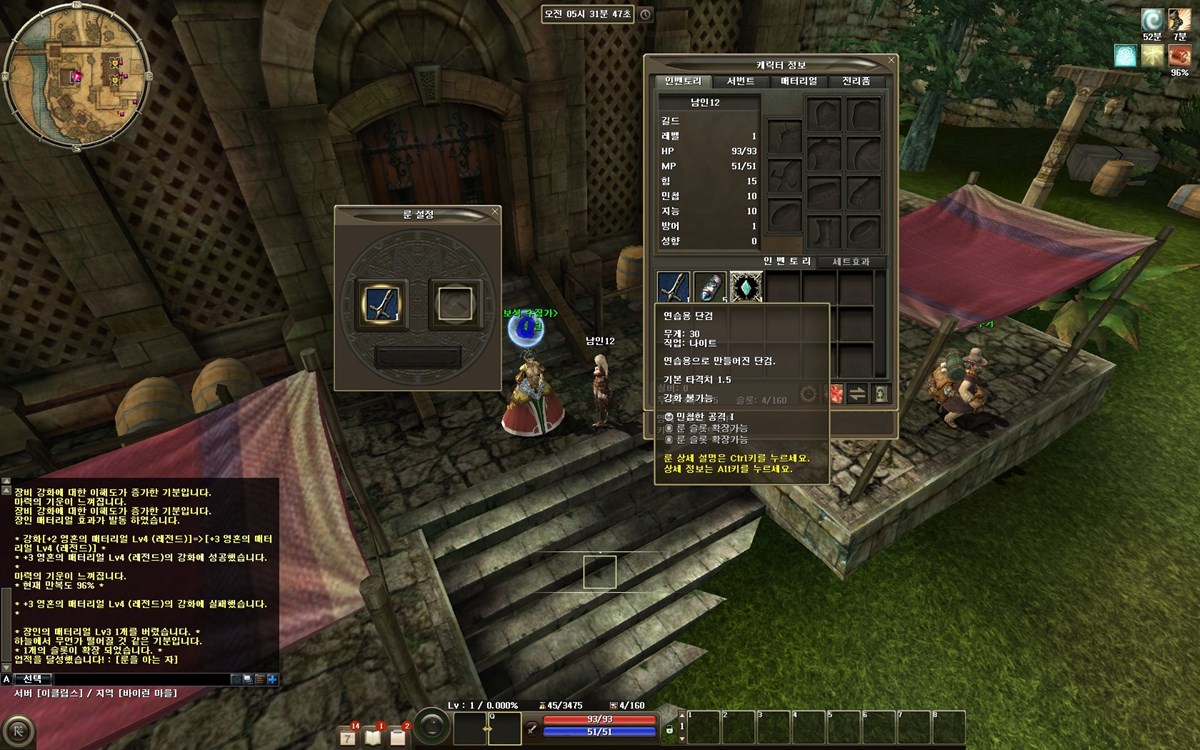Image resolution: width=1200 pixels, height=750 pixels.
Task: Pick the bandage scroll item in inventory
Action: click(709, 288)
